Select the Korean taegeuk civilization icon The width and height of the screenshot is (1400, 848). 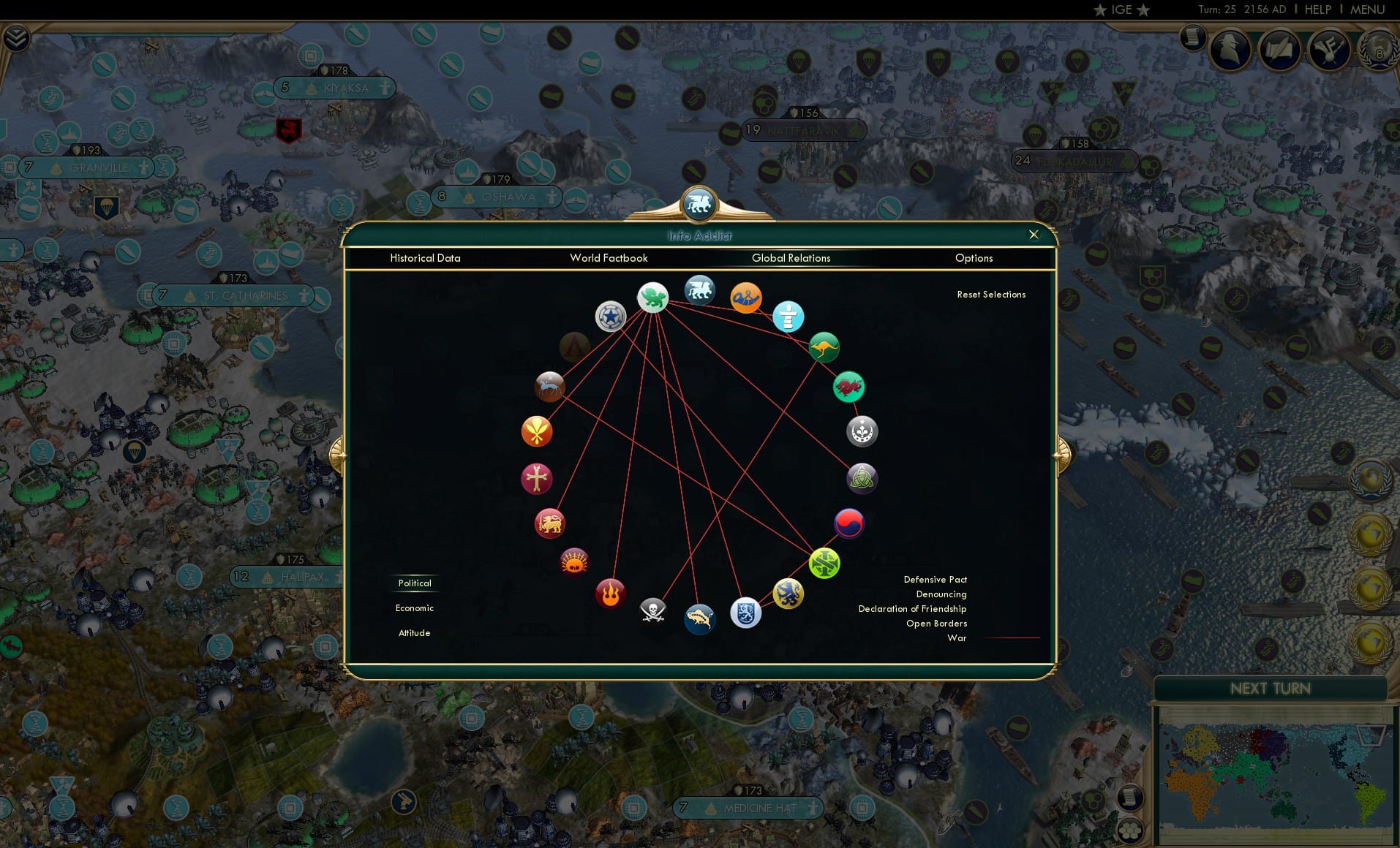848,523
